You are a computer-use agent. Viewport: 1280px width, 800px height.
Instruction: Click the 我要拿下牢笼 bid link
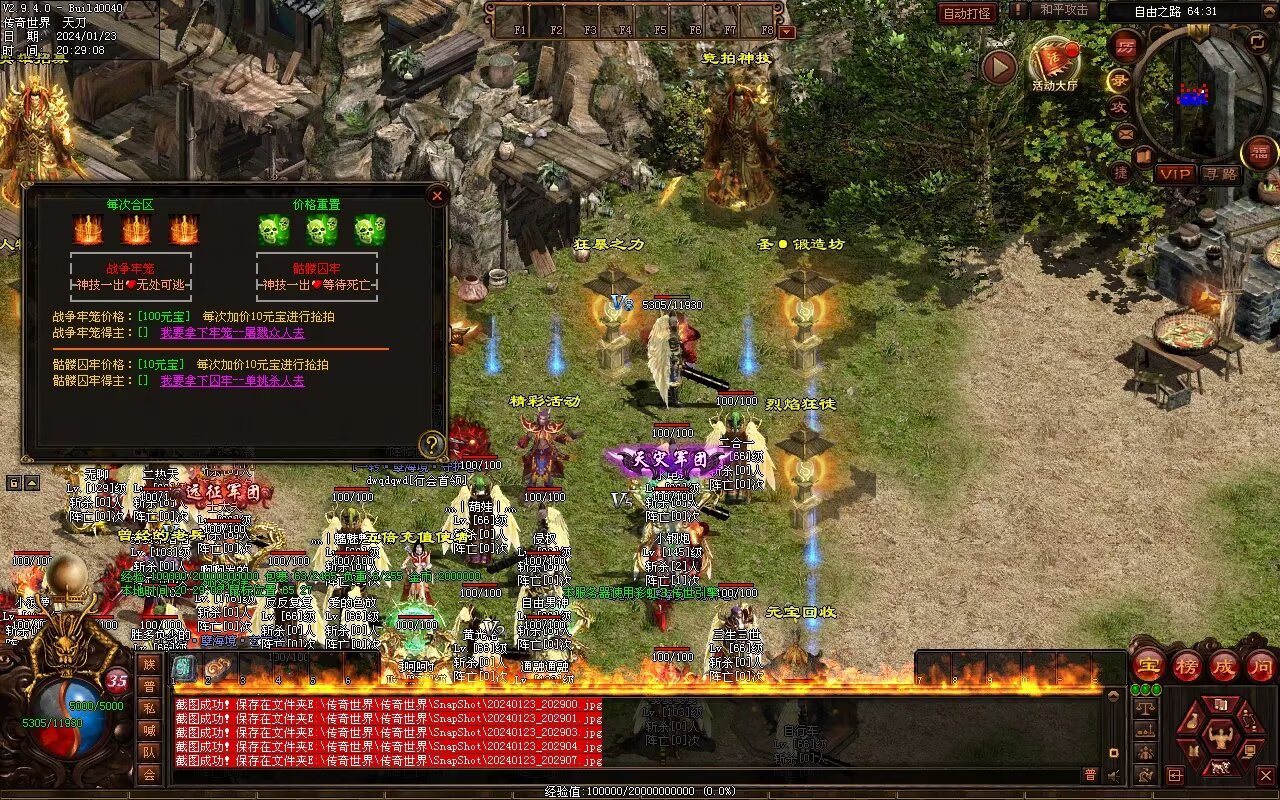(x=233, y=333)
